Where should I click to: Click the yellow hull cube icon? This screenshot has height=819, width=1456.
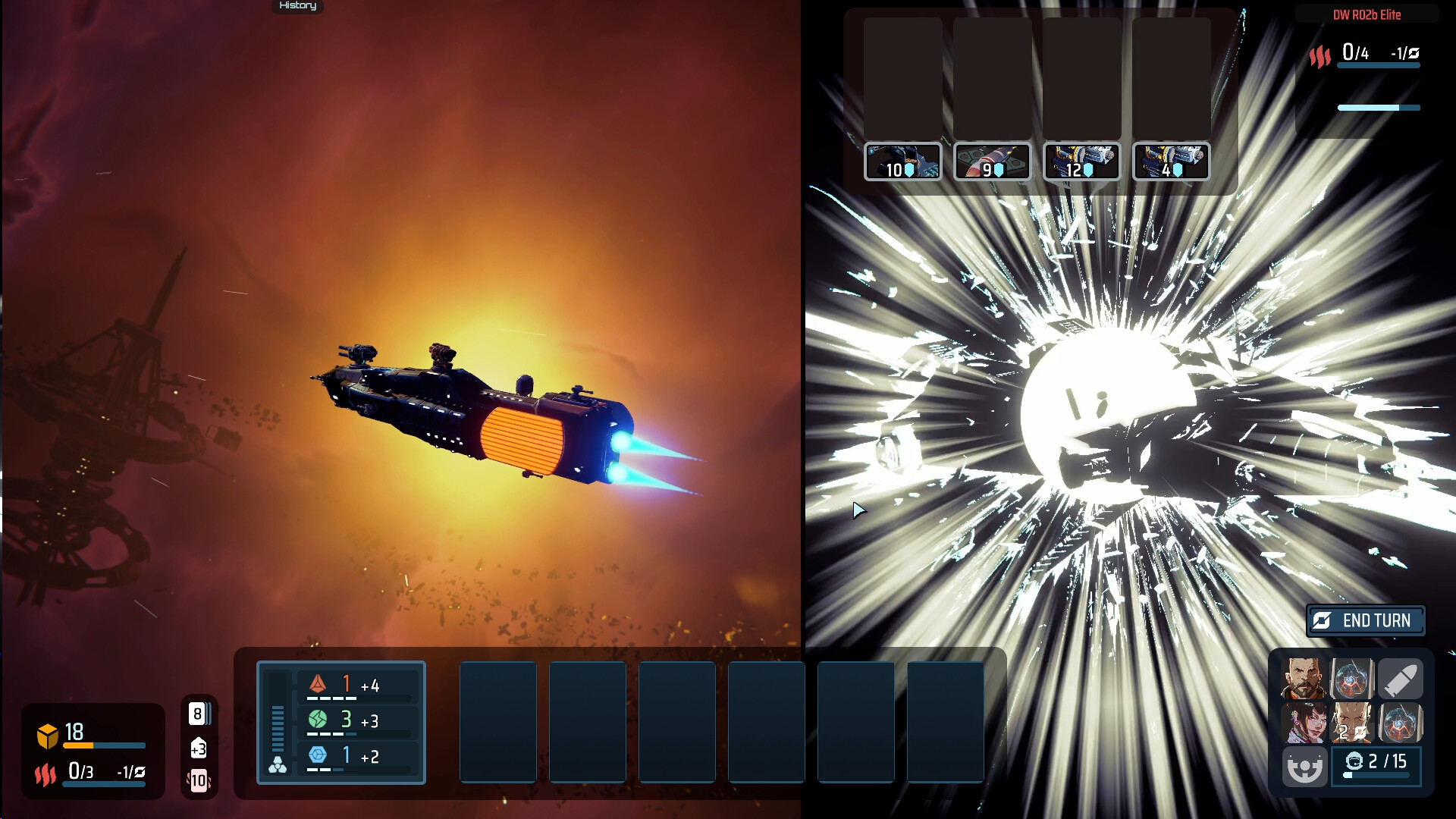coord(46,733)
